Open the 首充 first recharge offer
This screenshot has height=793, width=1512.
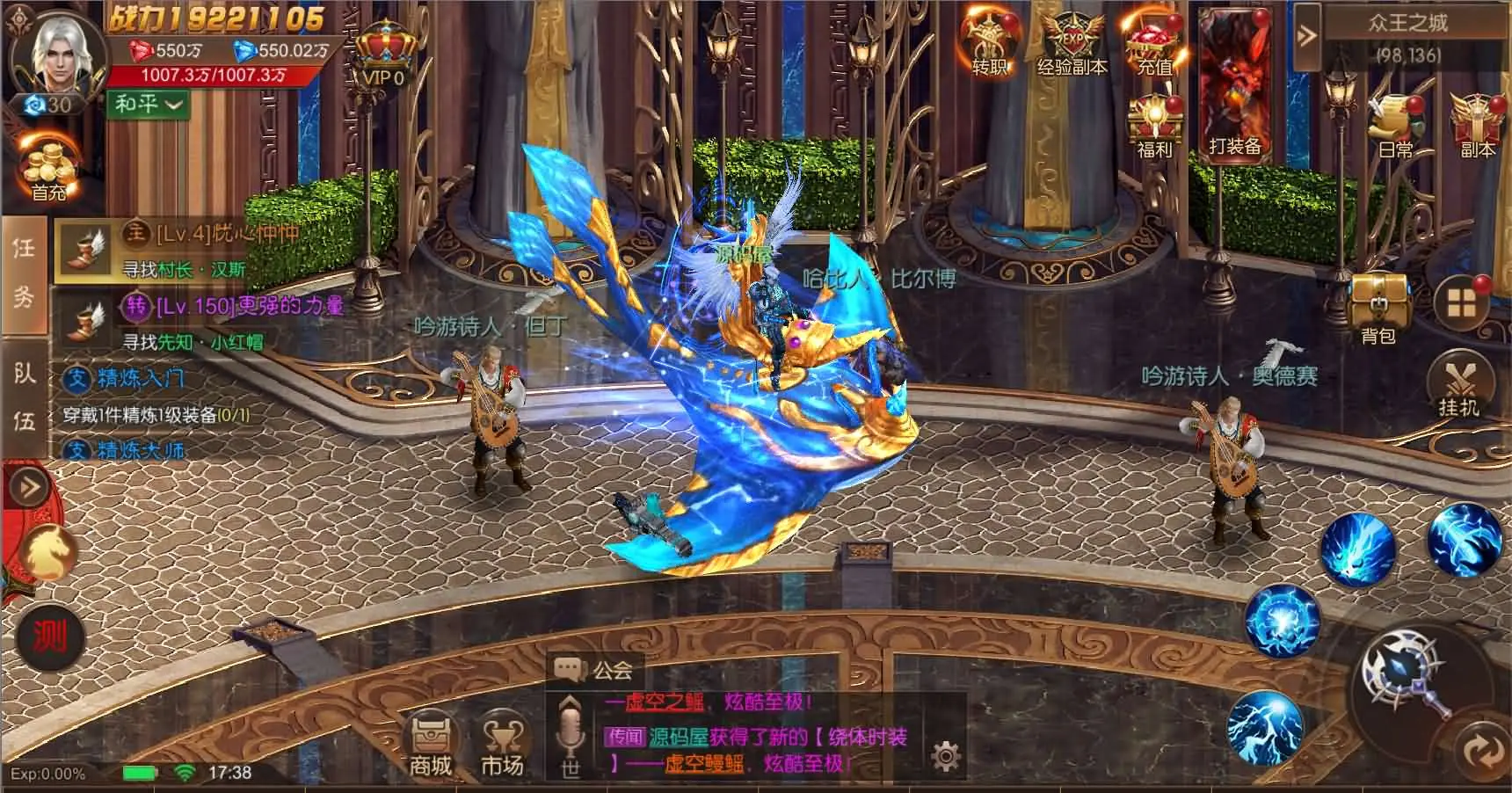click(x=48, y=171)
